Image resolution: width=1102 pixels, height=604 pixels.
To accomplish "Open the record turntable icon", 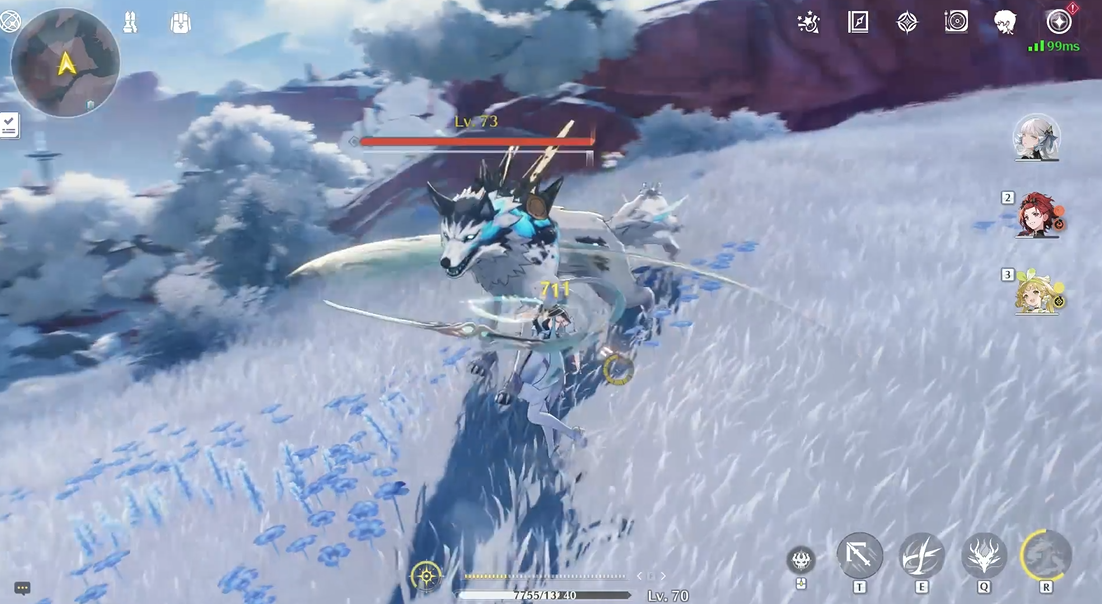I will [956, 22].
